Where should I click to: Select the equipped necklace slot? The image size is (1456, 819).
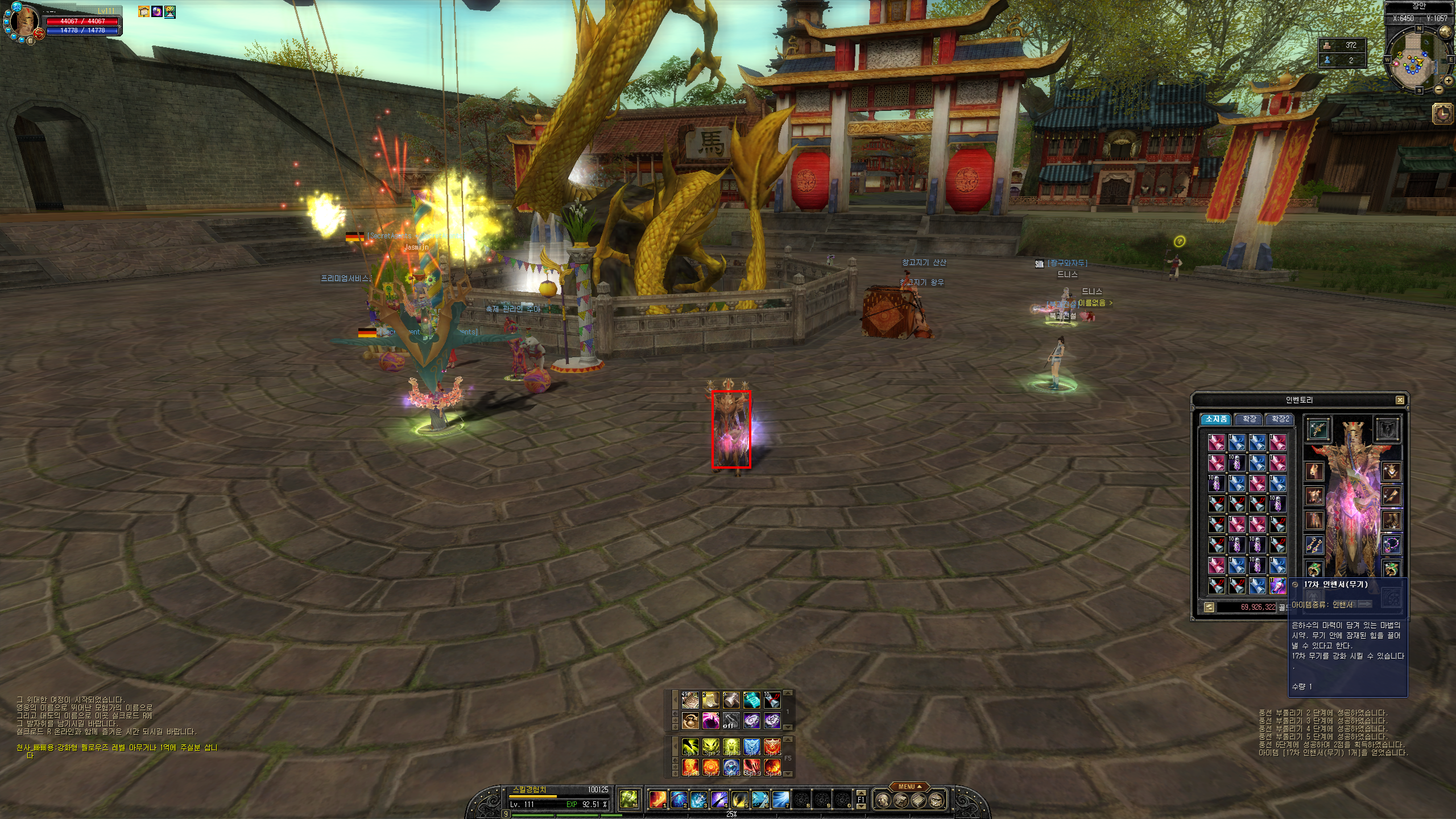[1391, 545]
